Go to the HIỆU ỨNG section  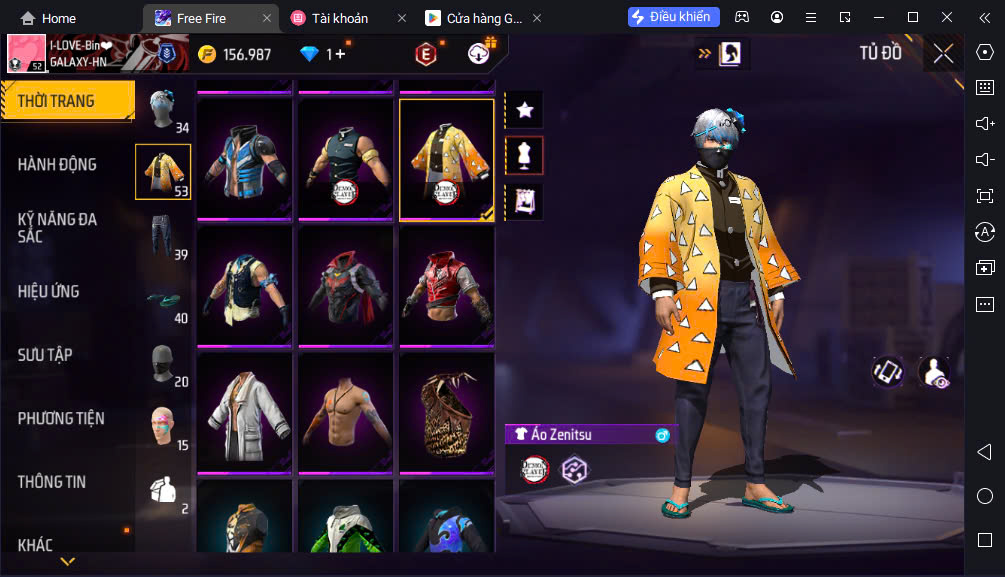point(48,291)
